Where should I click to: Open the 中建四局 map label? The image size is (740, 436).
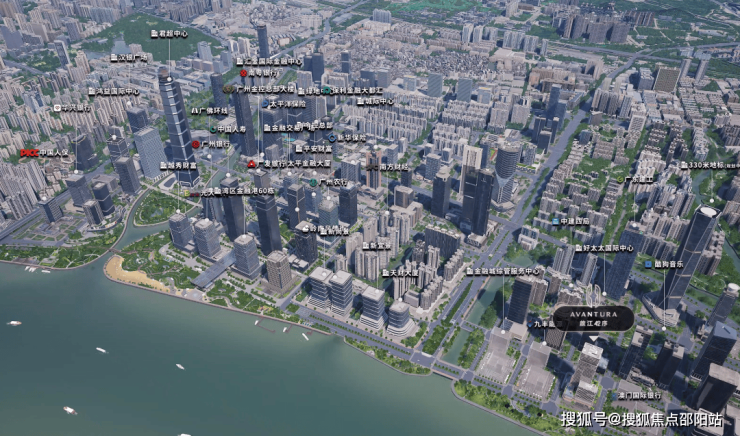[x=576, y=221]
